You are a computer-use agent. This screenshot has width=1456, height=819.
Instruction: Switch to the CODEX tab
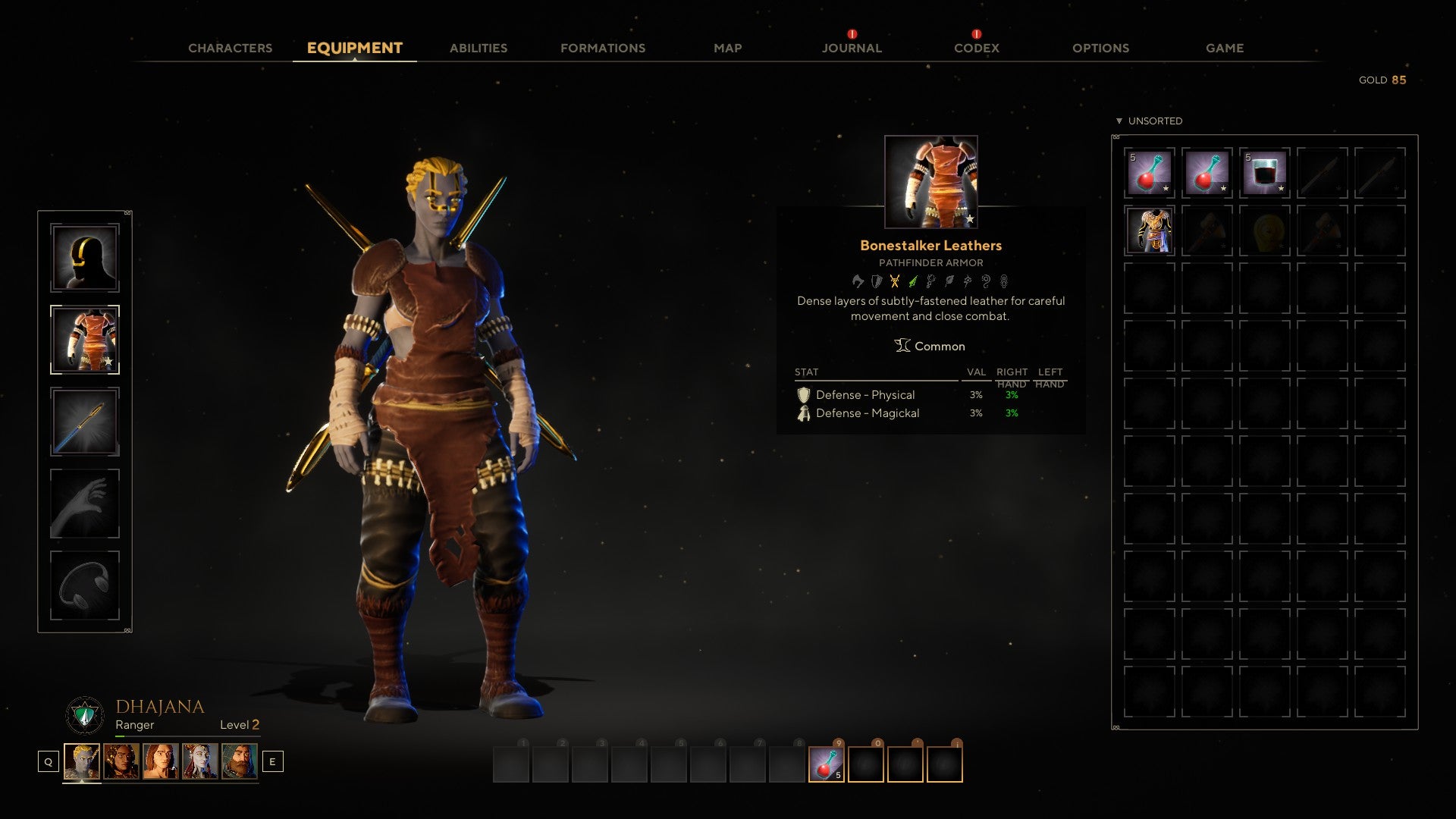coord(975,48)
